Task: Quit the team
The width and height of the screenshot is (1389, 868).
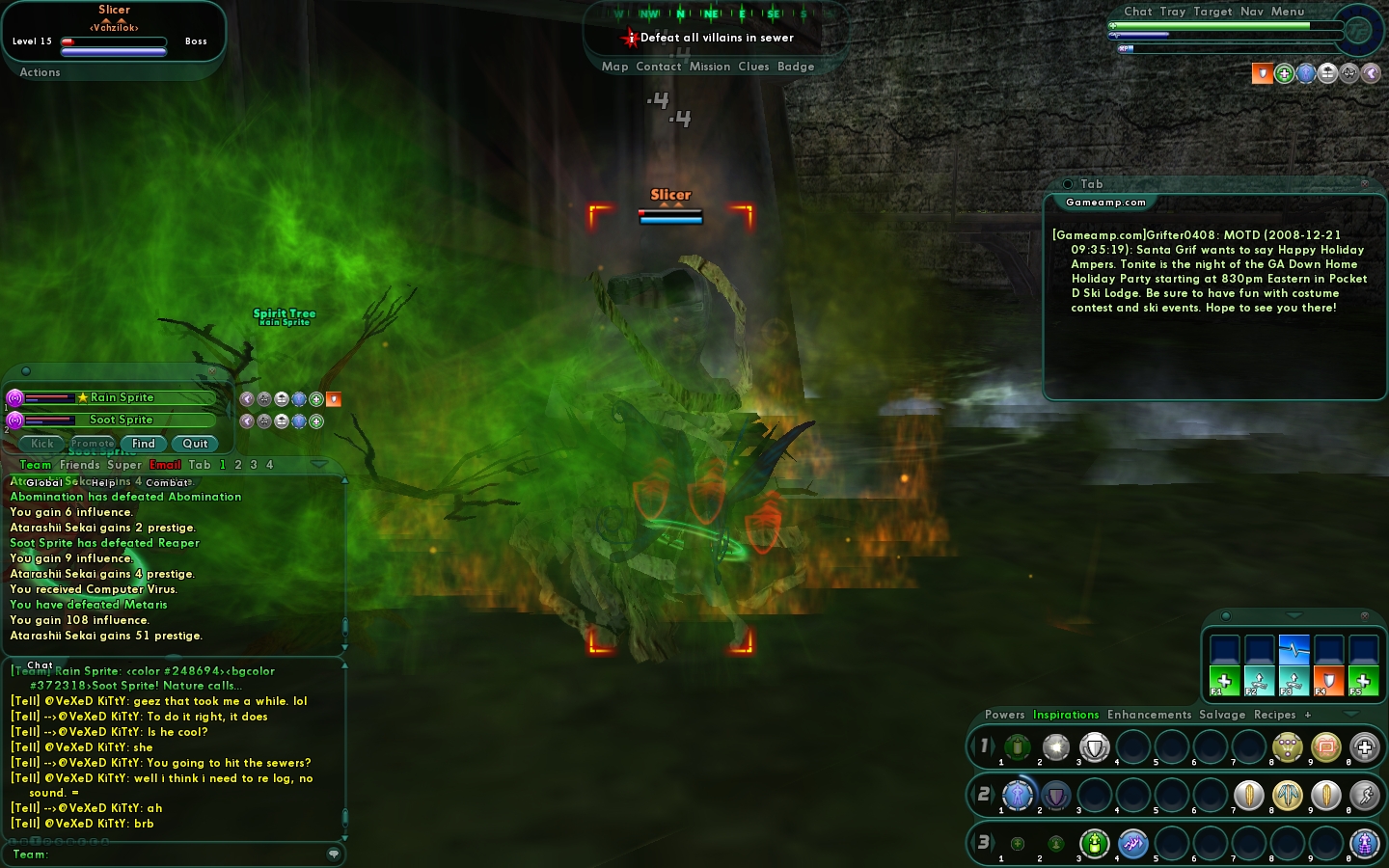Action: [195, 444]
